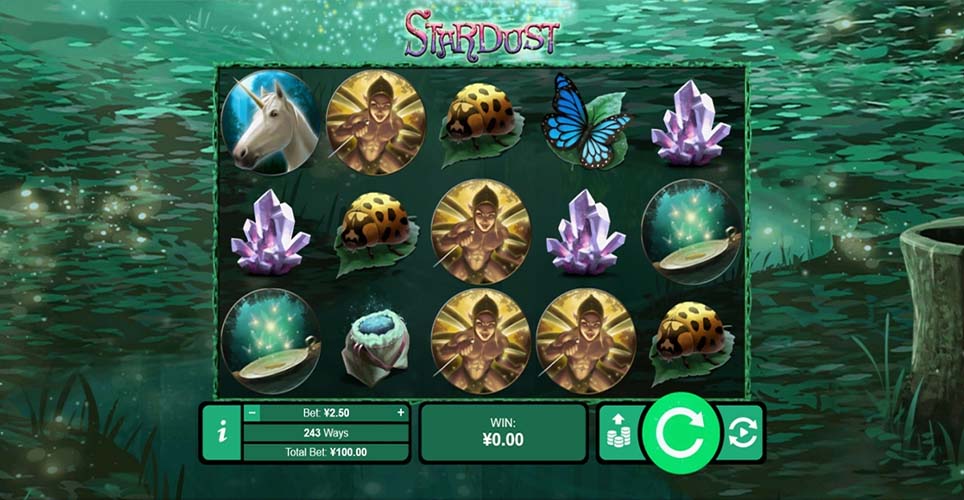Open the info paytable button
The width and height of the screenshot is (964, 500).
click(x=221, y=433)
